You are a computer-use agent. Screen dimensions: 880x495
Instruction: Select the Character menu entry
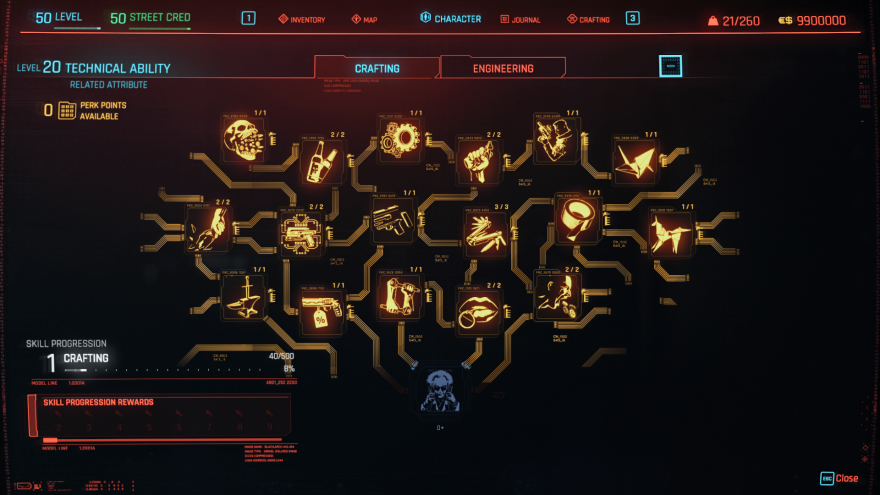pyautogui.click(x=451, y=19)
